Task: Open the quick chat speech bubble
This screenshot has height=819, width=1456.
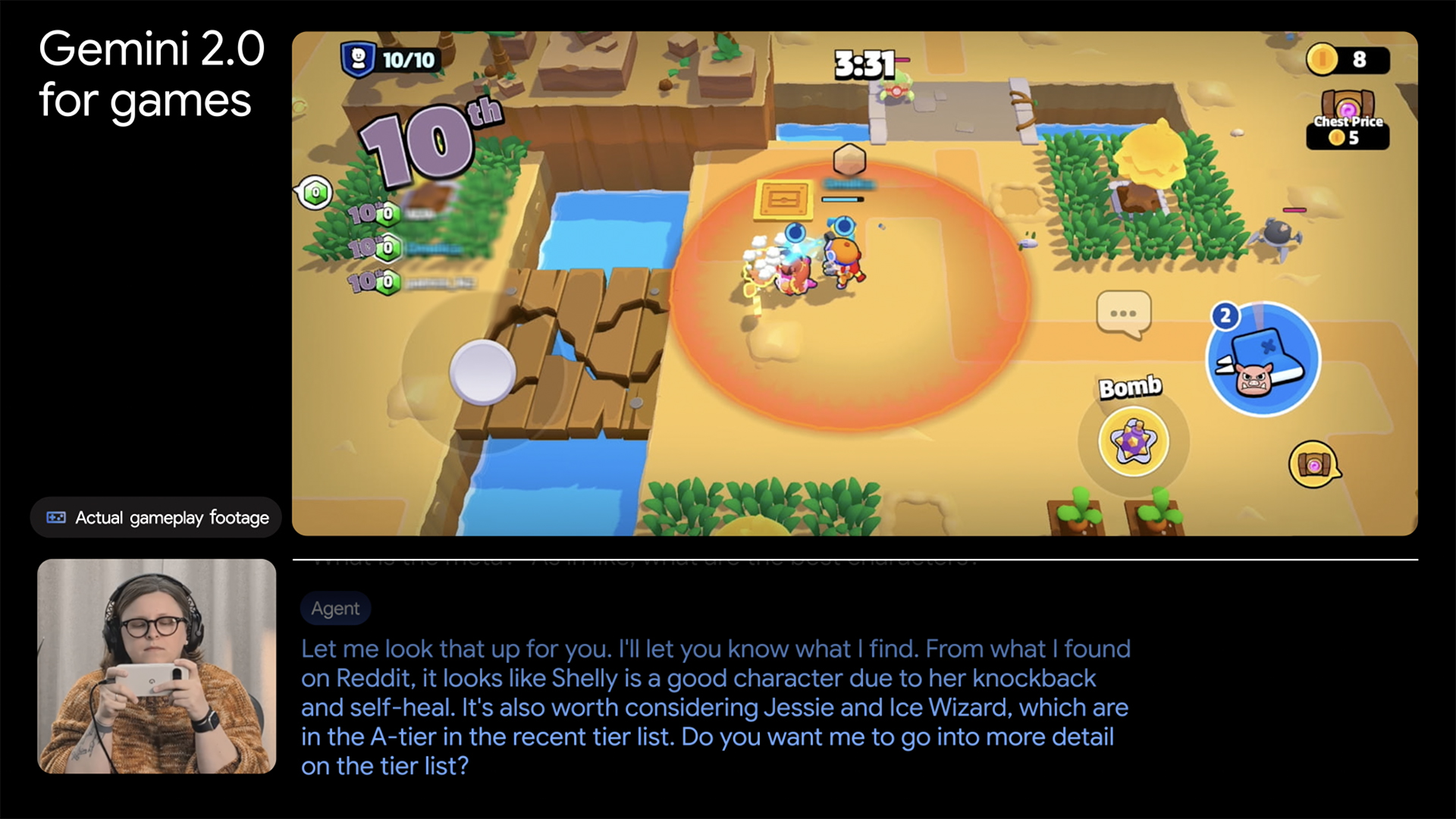Action: pyautogui.click(x=1123, y=313)
